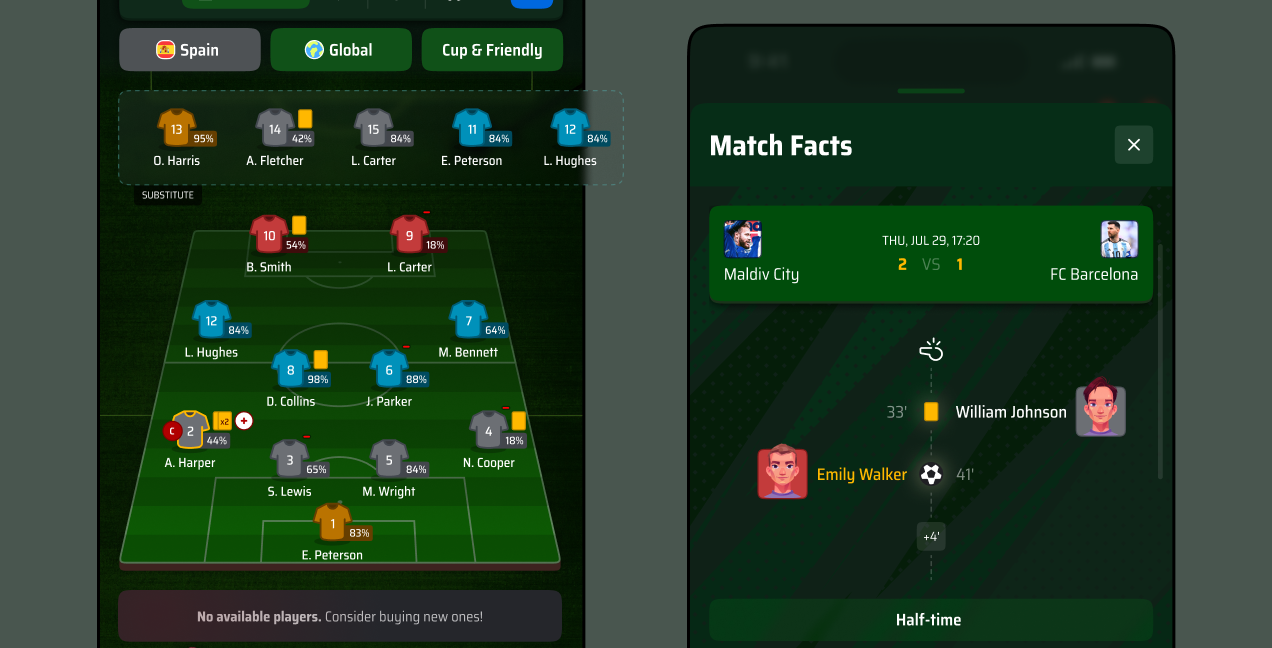Open Emily Walker's player portrait
The image size is (1272, 648).
pos(782,473)
